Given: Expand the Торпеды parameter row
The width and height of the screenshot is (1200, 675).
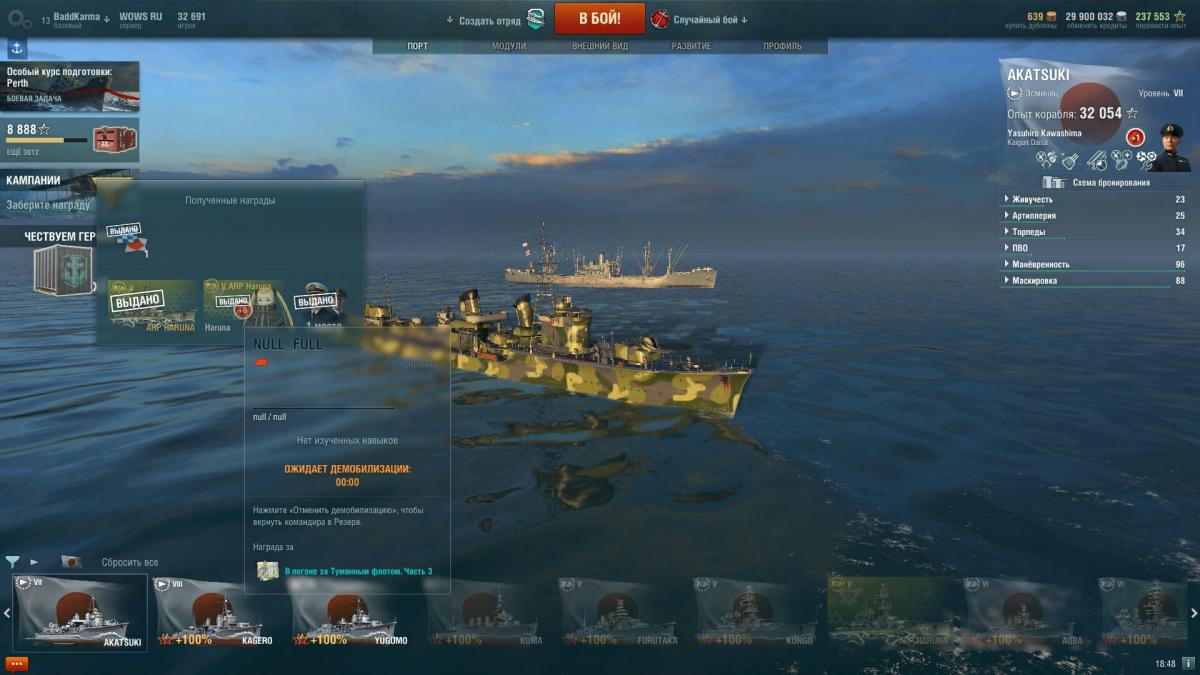Looking at the screenshot, I should (1028, 232).
